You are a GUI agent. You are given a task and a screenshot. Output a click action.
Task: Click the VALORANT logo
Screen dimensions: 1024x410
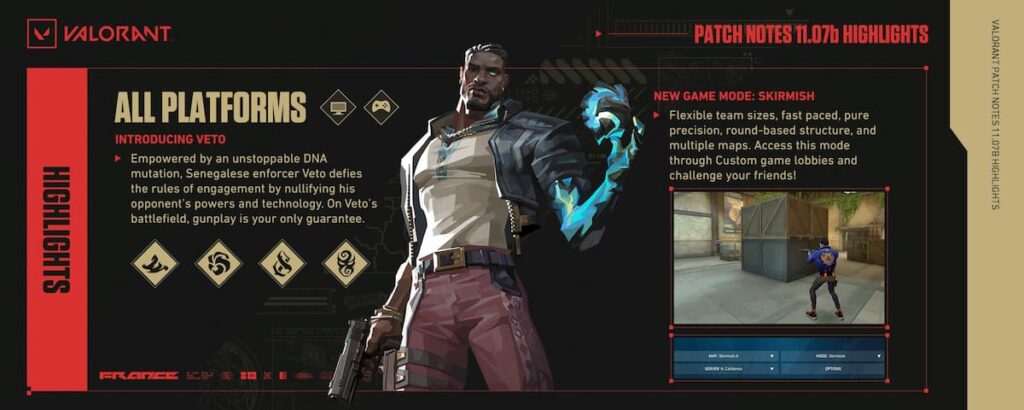[x=99, y=35]
